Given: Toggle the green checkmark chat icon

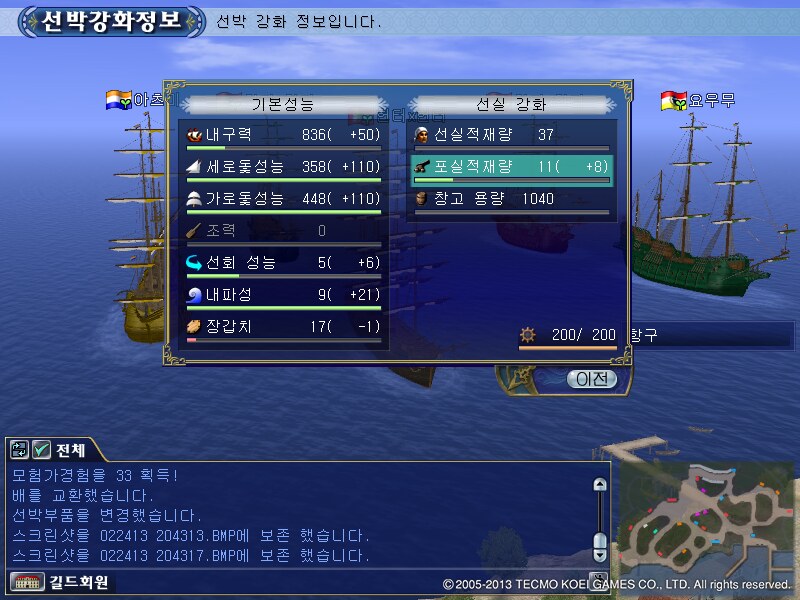Looking at the screenshot, I should [41, 450].
